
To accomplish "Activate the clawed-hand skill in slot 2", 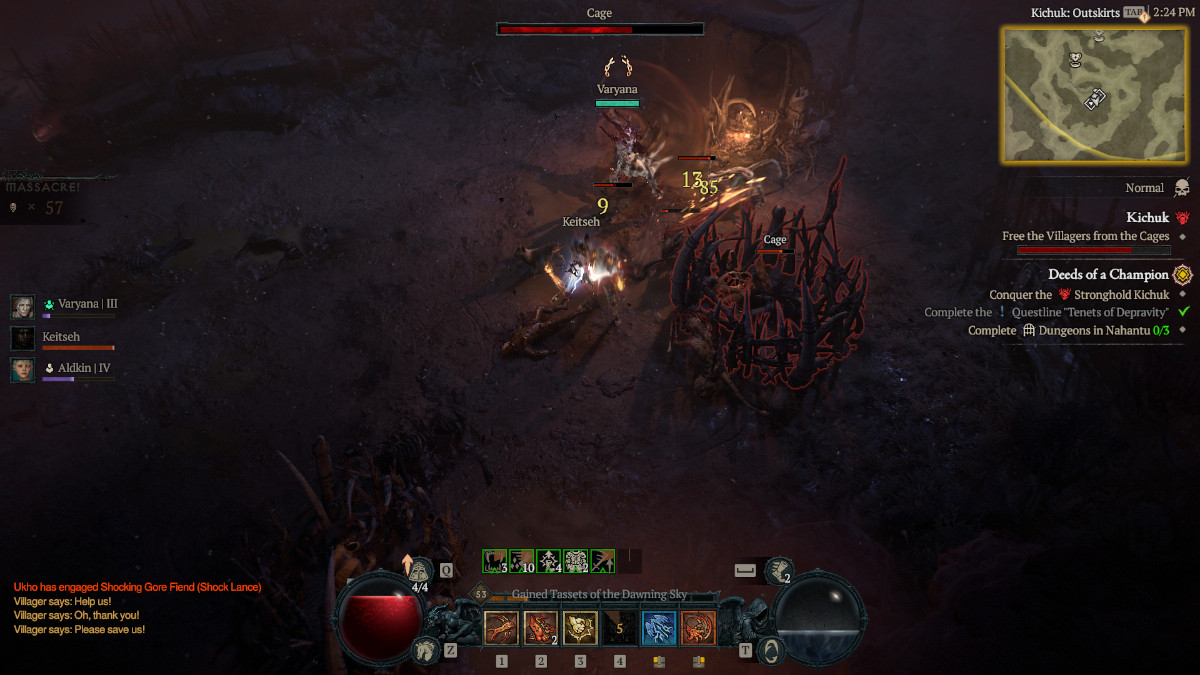I will pyautogui.click(x=541, y=628).
